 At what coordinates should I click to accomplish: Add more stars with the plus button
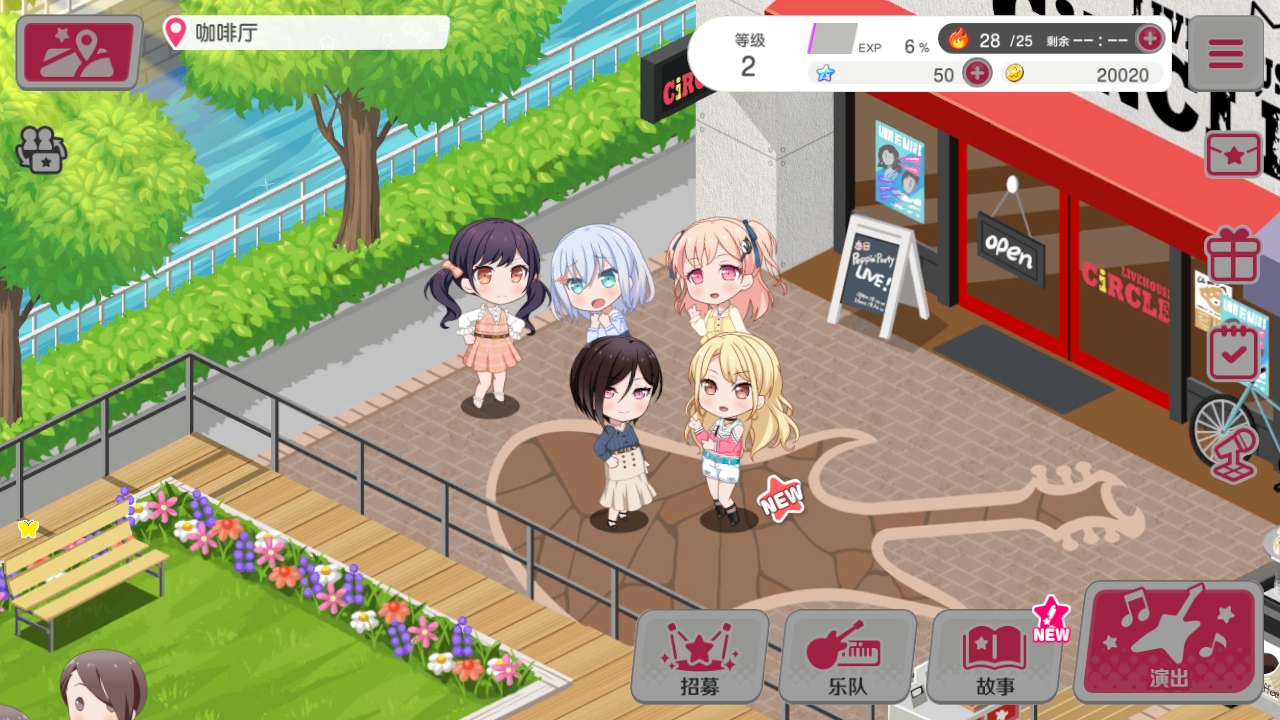click(976, 73)
